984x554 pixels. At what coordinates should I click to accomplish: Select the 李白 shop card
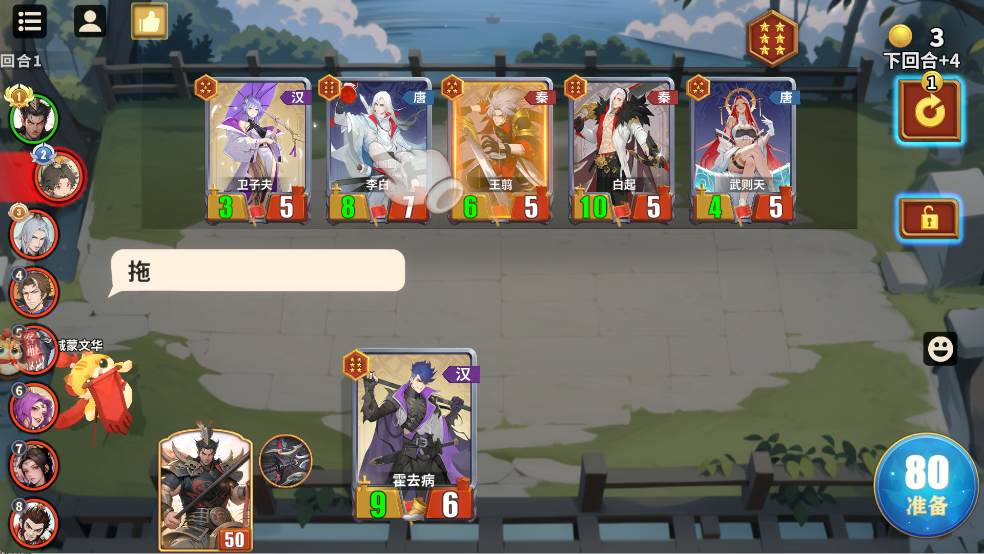click(x=380, y=150)
